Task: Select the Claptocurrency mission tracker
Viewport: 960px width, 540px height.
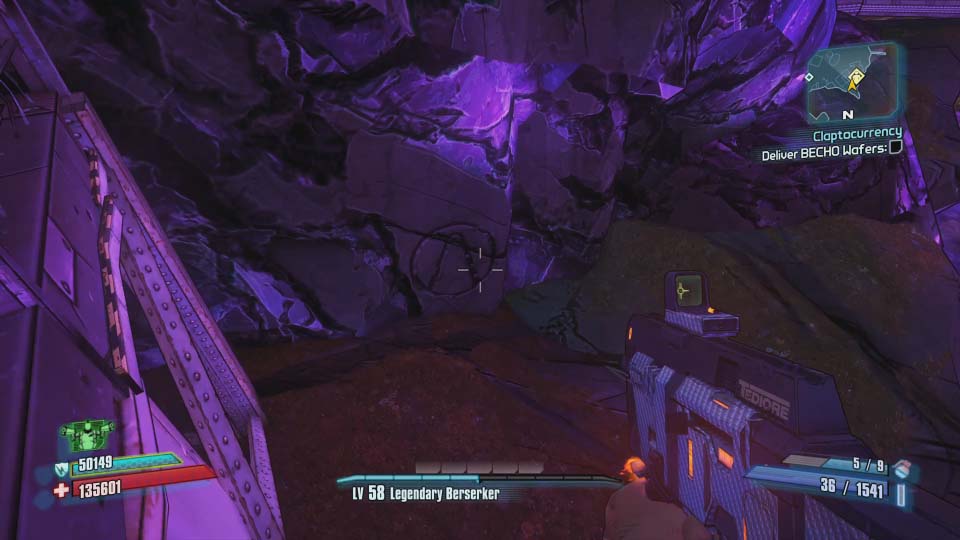Action: 857,133
